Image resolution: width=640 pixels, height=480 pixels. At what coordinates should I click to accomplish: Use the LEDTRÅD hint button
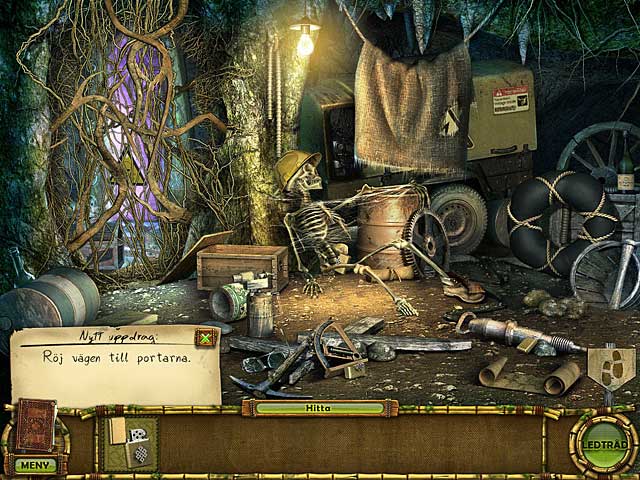[x=604, y=445]
